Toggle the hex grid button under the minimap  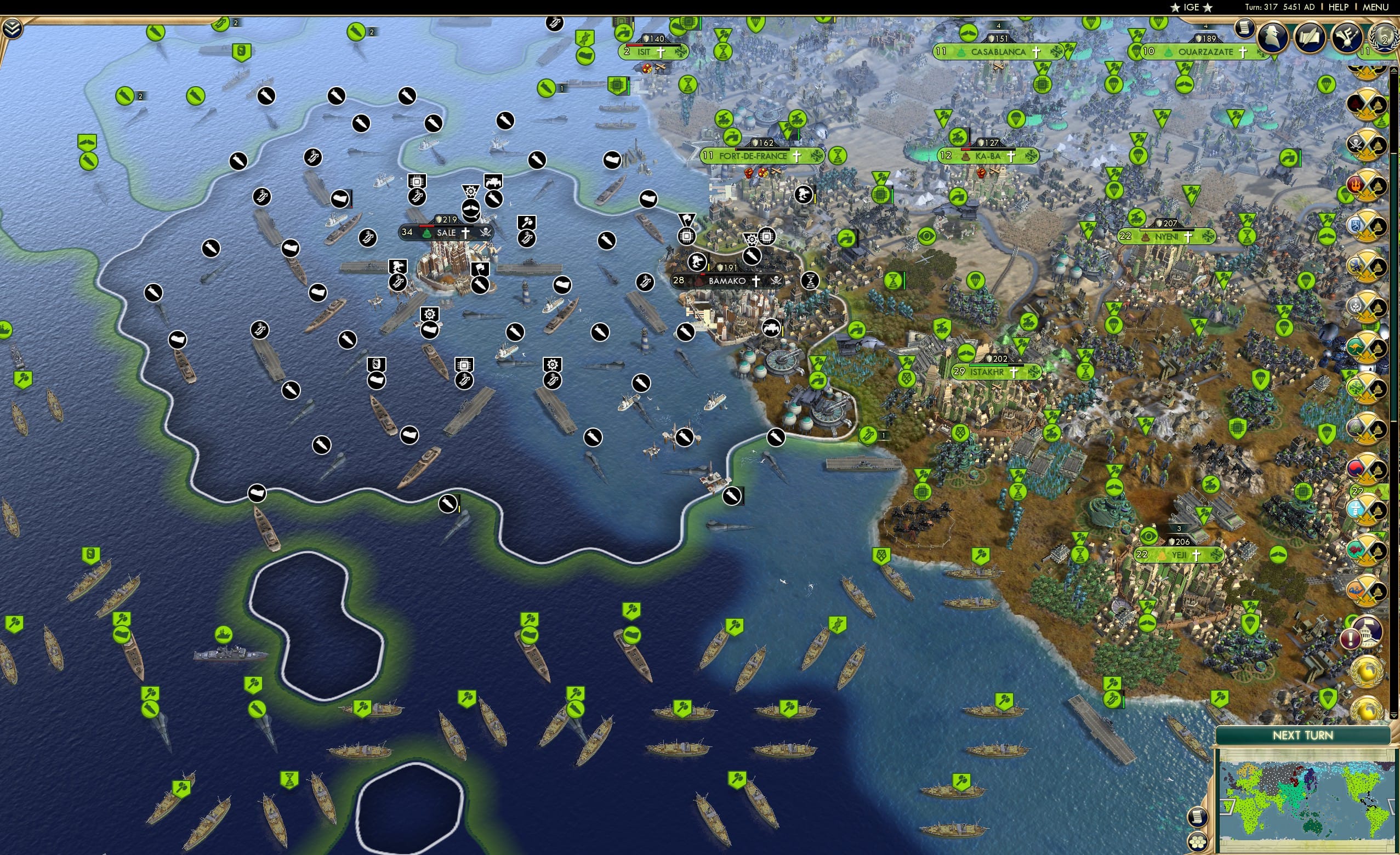(x=1198, y=842)
